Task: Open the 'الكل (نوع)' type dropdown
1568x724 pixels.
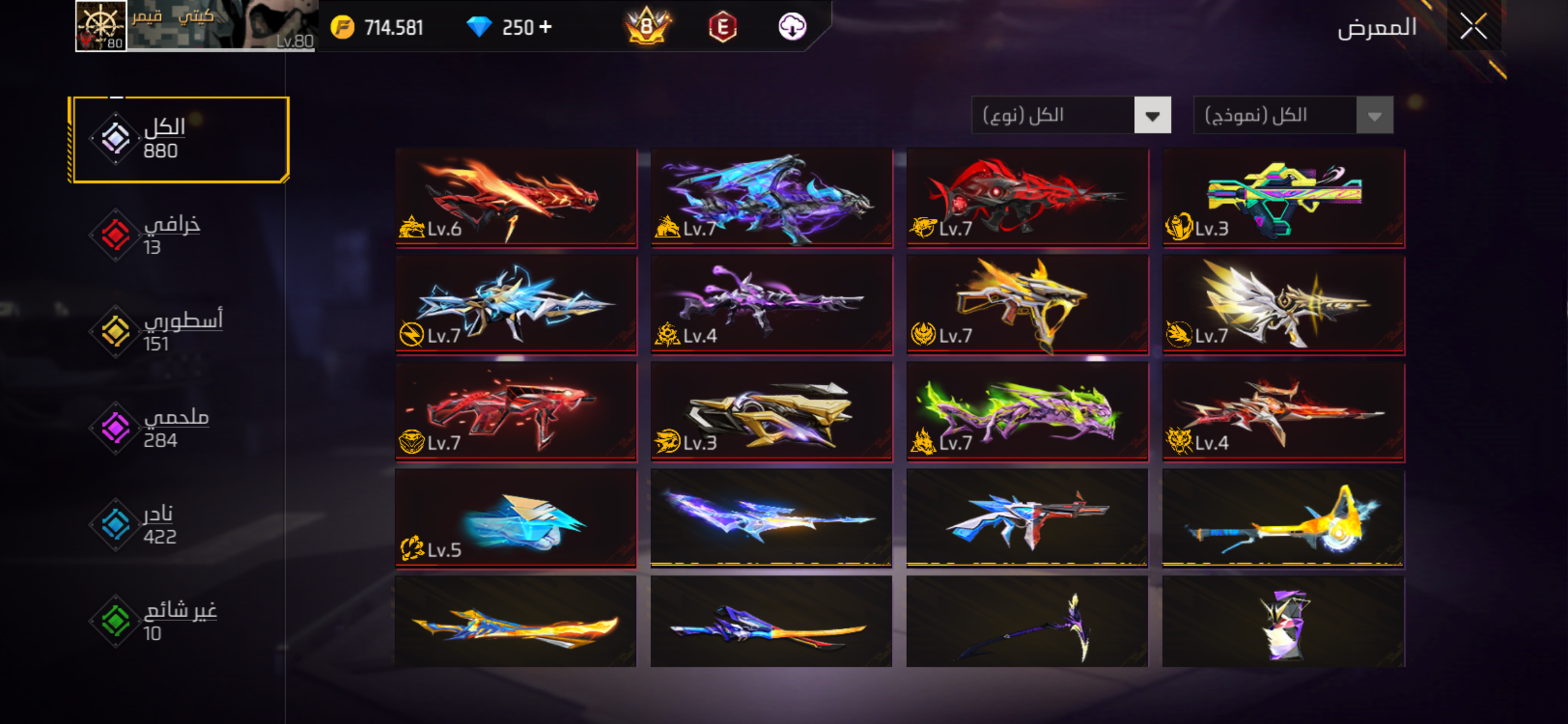Action: coord(1071,116)
